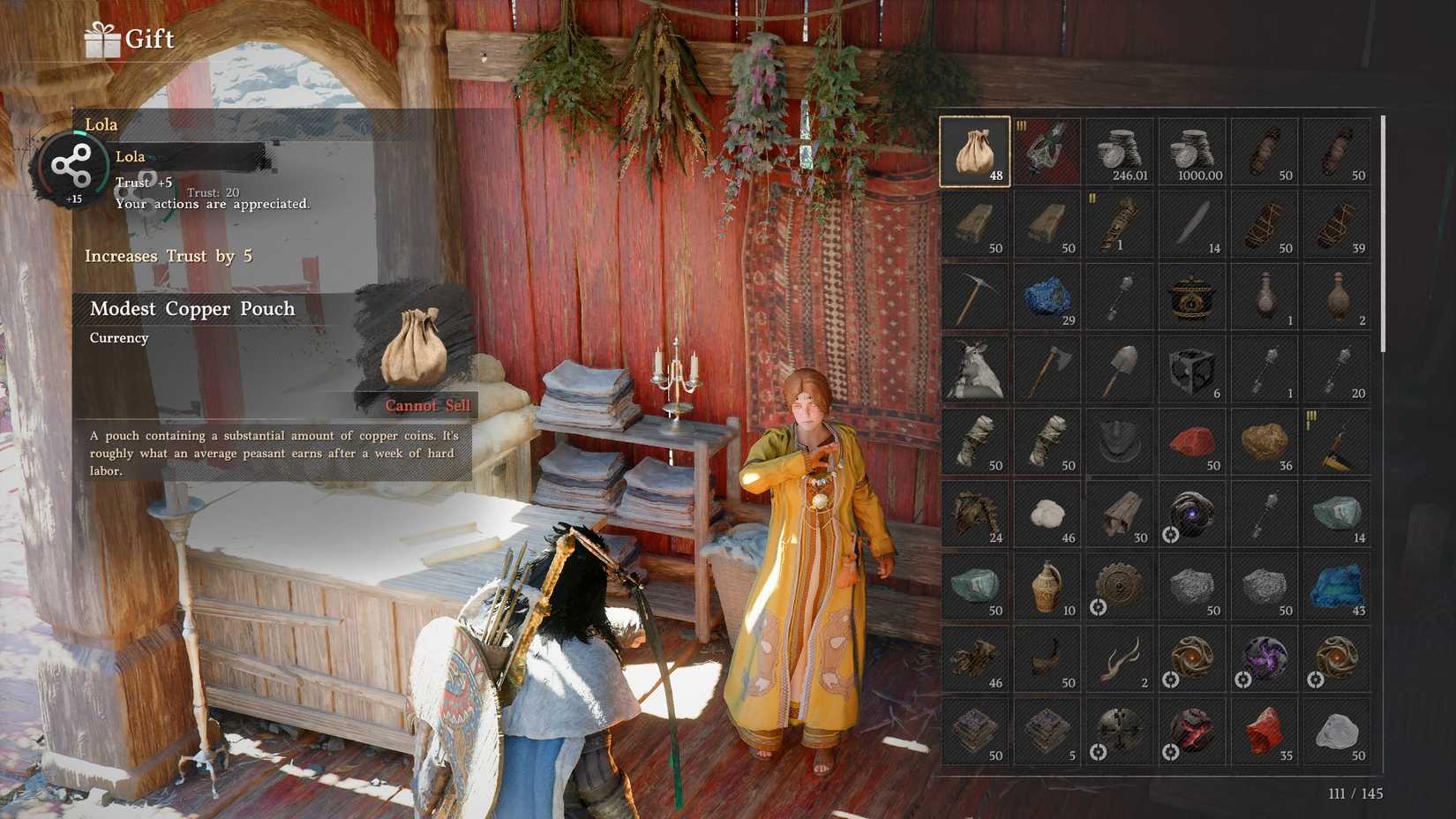Click the deer statue item icon
Screen dimensions: 1456x819
click(x=975, y=369)
